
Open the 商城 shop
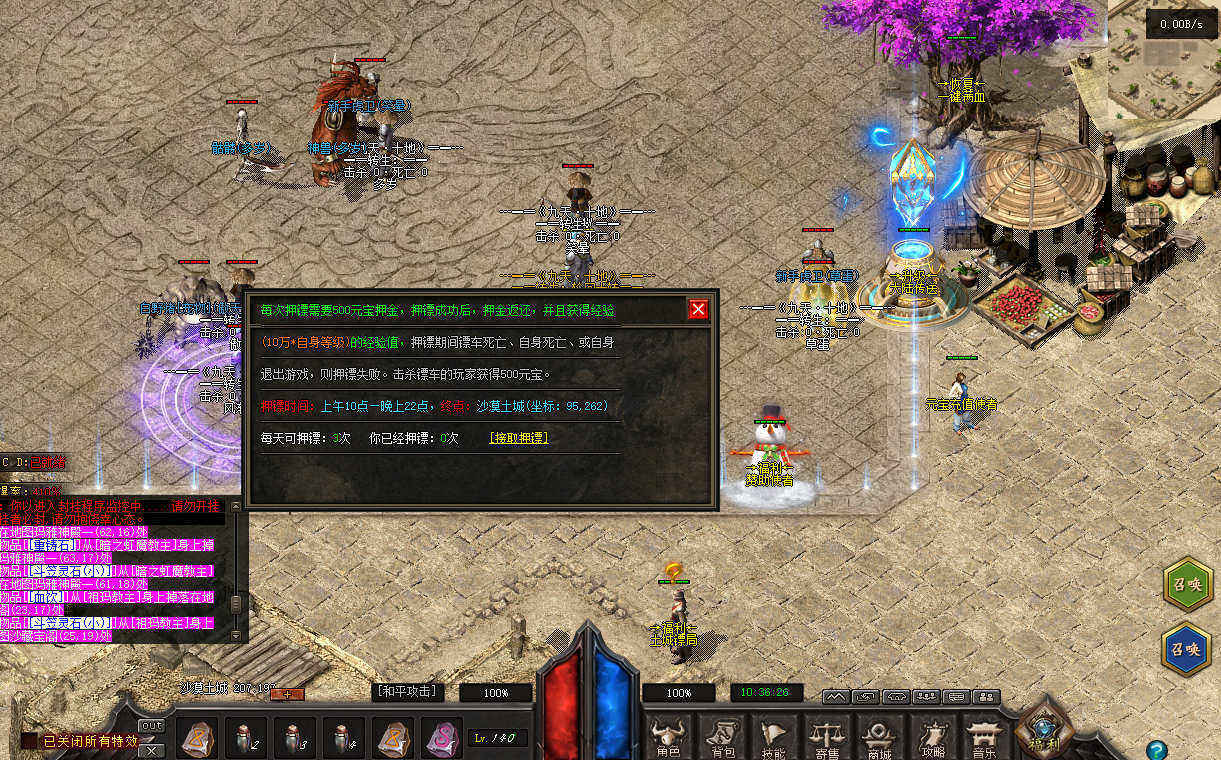(879, 738)
